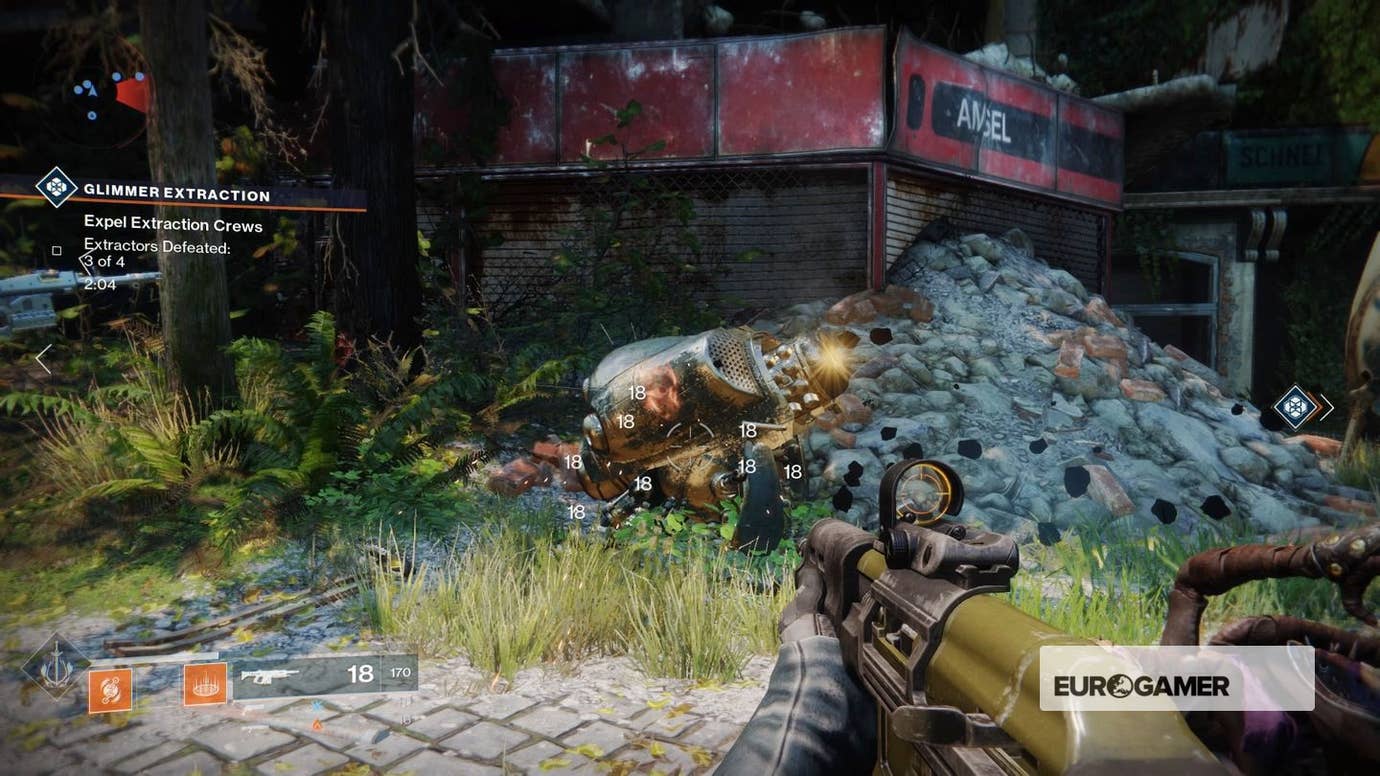Click the circular radar display
1380x776 pixels.
click(x=97, y=97)
